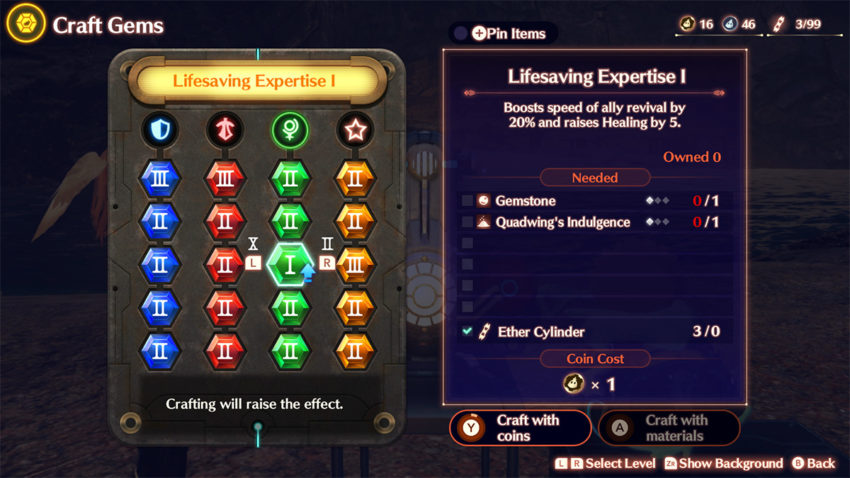Choose the orange star category icon
The image size is (850, 478).
(x=354, y=128)
